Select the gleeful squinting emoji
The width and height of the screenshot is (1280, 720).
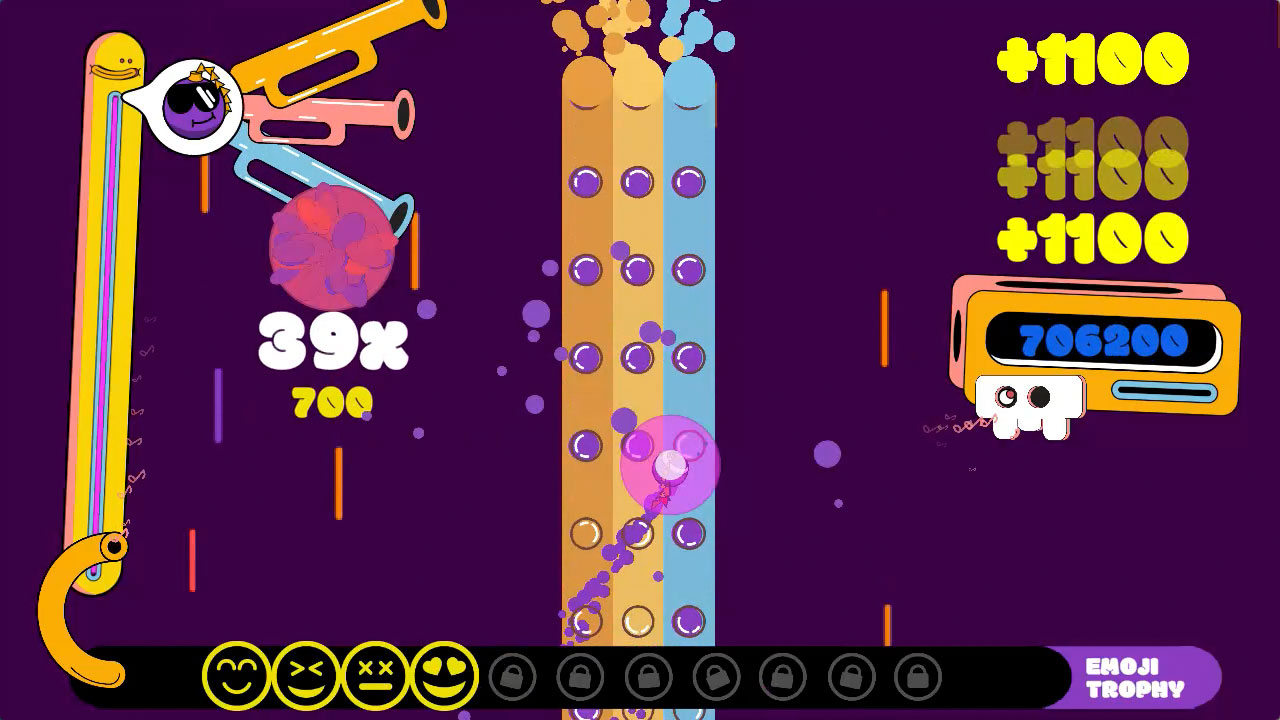tap(307, 677)
